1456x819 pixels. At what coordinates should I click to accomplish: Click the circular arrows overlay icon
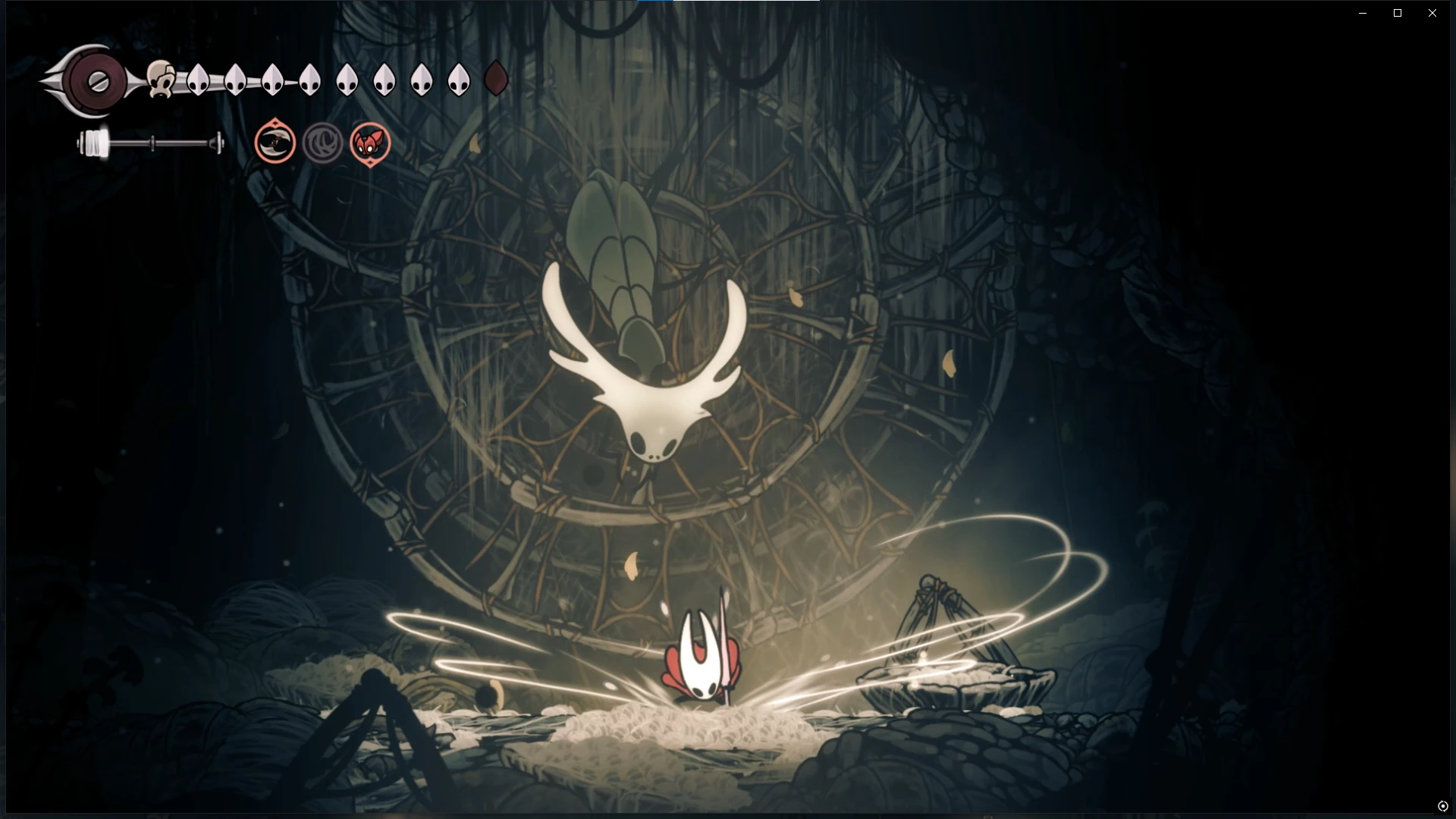click(x=1442, y=806)
